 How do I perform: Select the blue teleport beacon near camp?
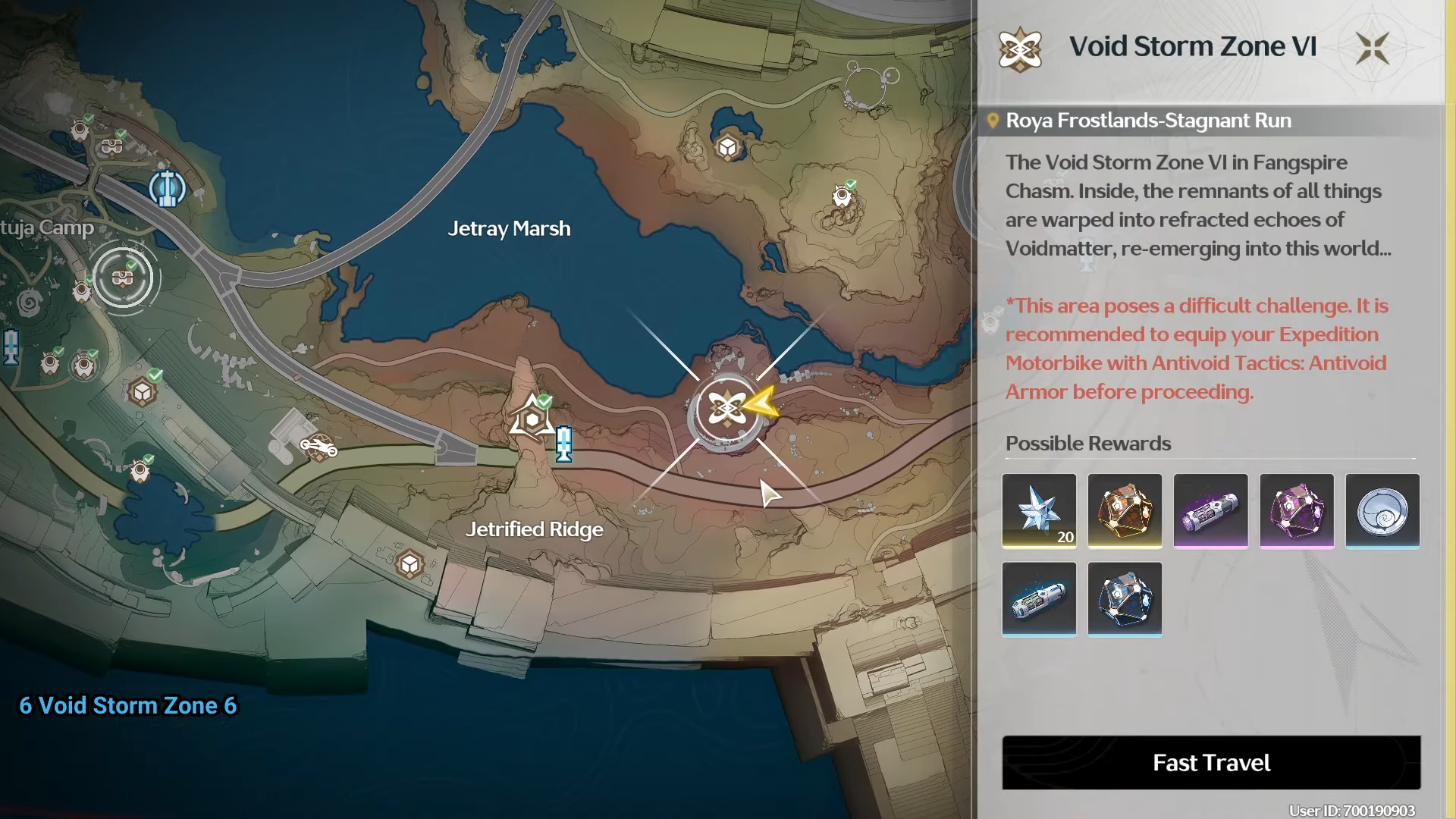pyautogui.click(x=167, y=188)
